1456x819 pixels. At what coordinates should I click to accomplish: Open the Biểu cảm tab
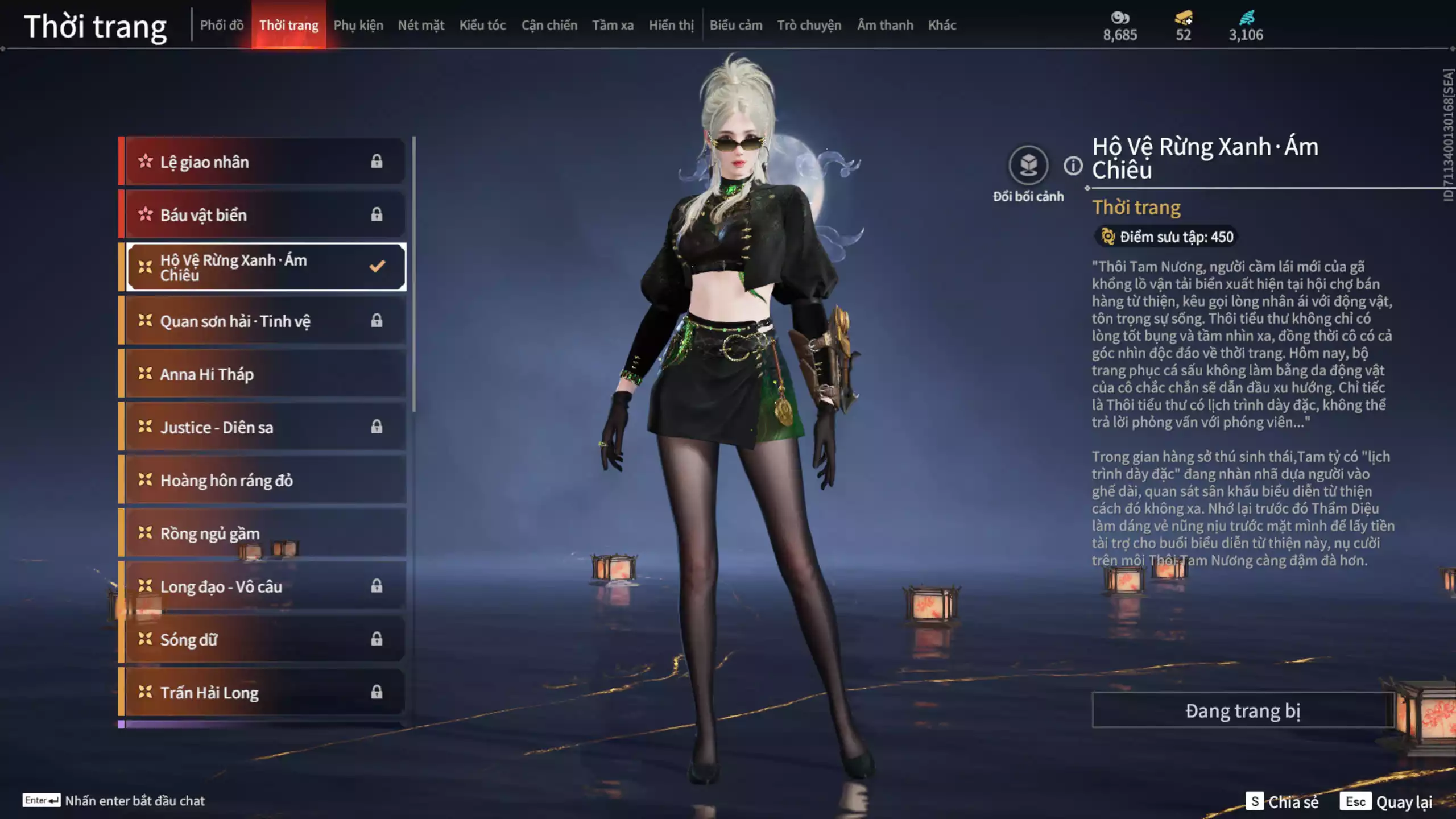[x=735, y=25]
